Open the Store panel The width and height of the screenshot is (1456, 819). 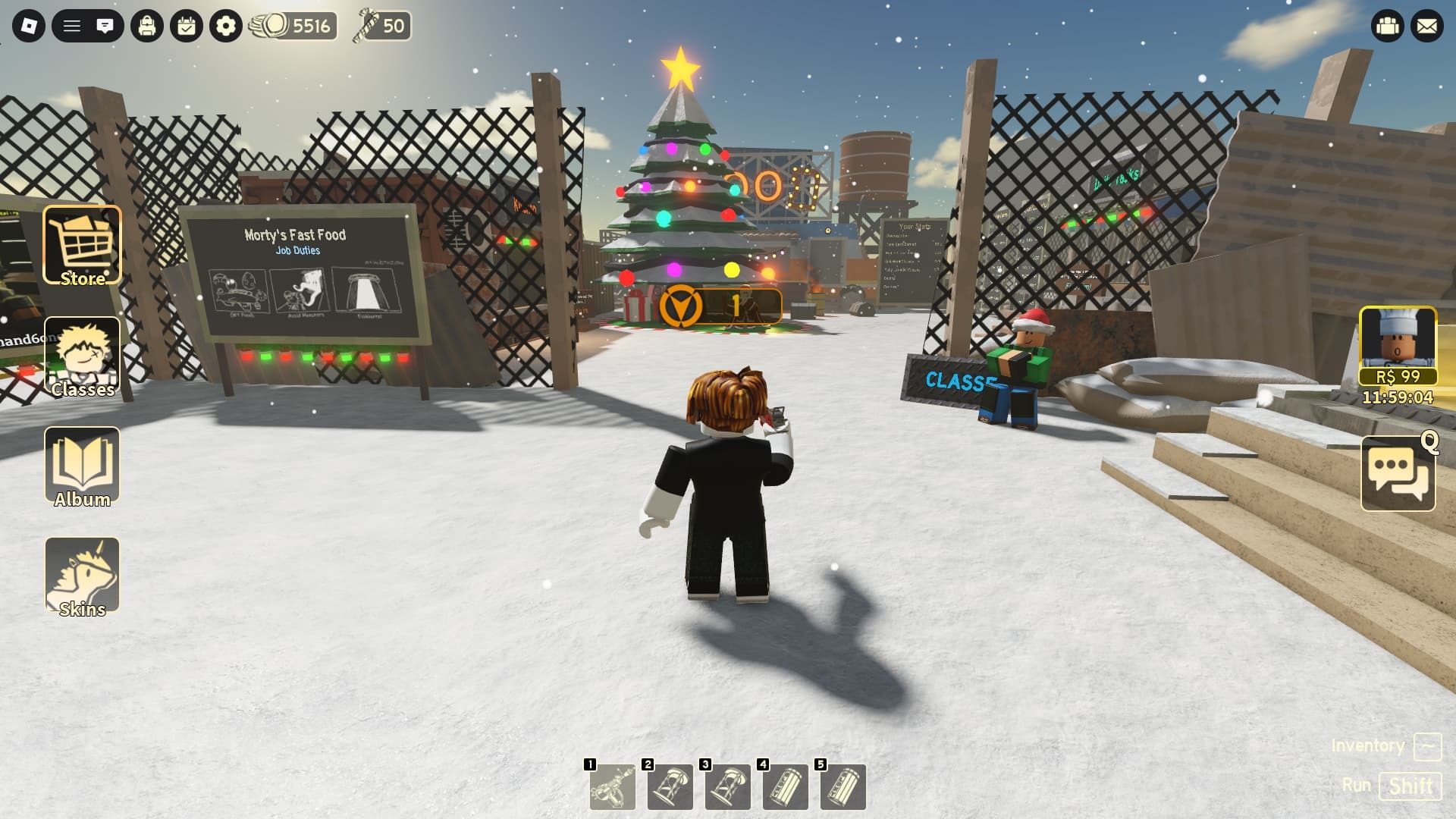(82, 246)
